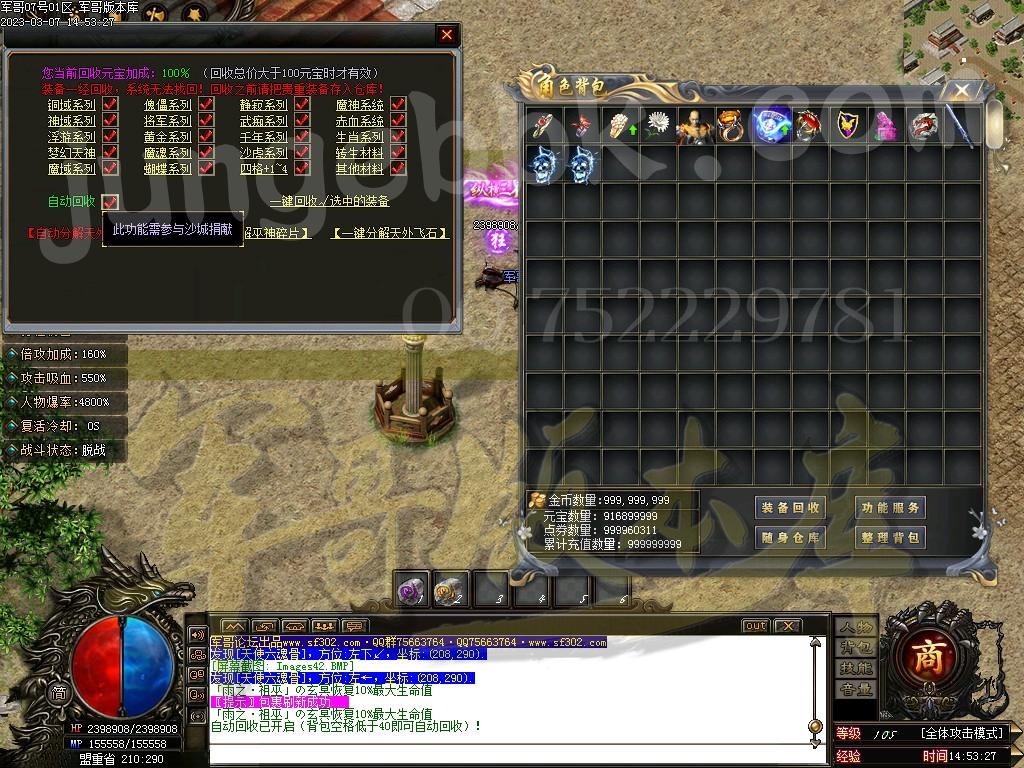Sort inventory with 整理背包
Viewport: 1024px width, 768px height.
pyautogui.click(x=890, y=537)
